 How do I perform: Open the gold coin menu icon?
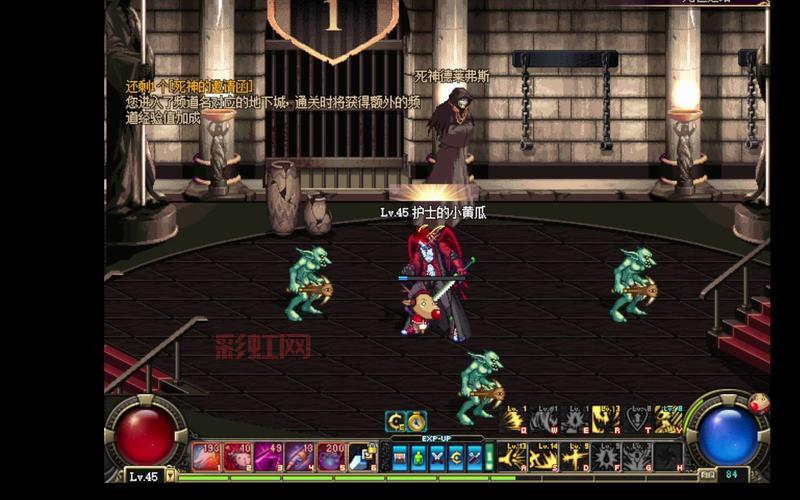click(x=456, y=457)
